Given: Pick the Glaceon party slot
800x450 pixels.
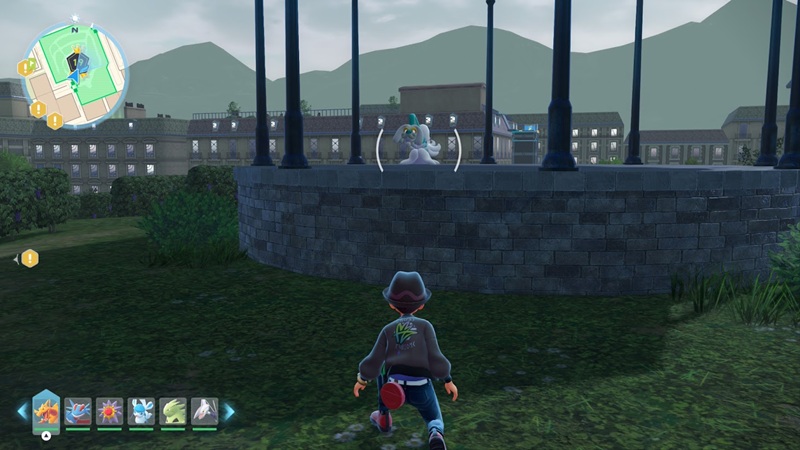Looking at the screenshot, I should (141, 411).
